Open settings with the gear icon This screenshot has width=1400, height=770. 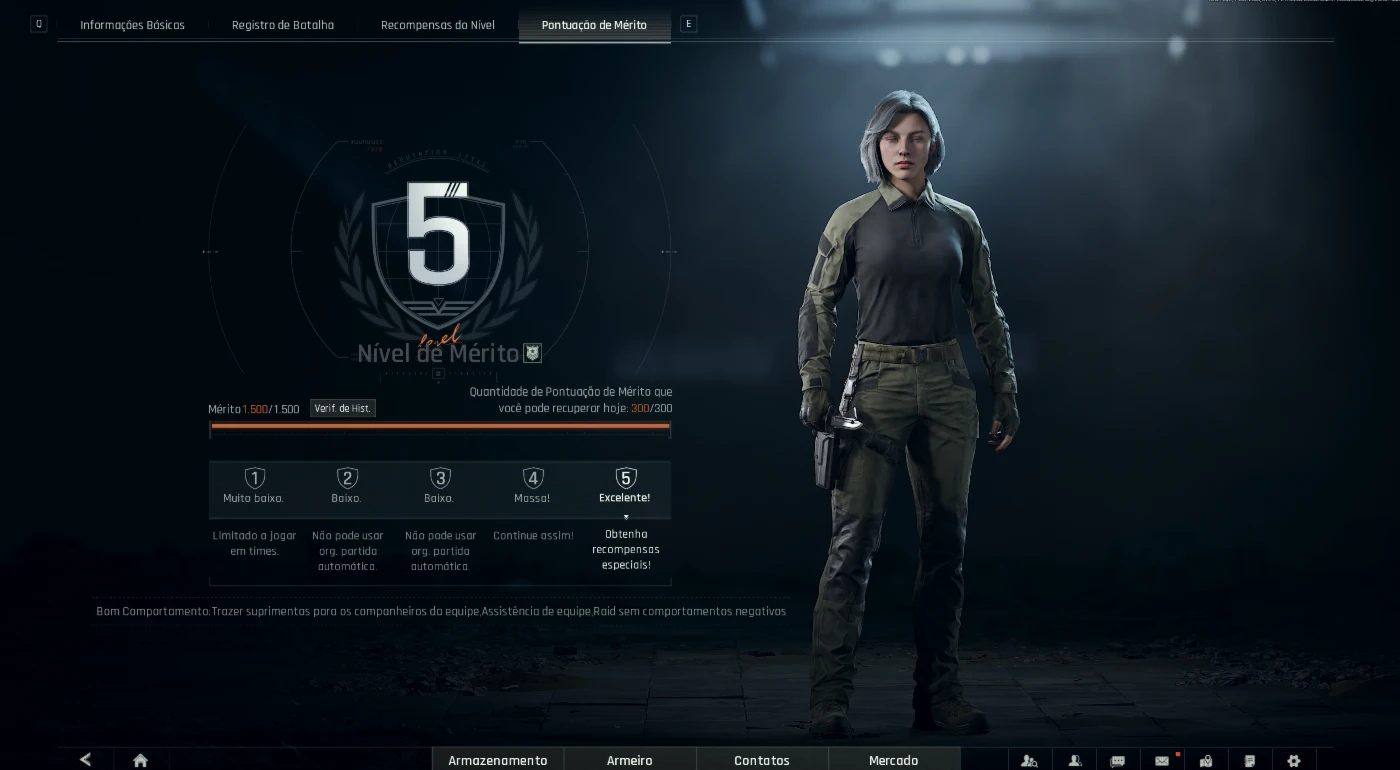pos(1294,761)
